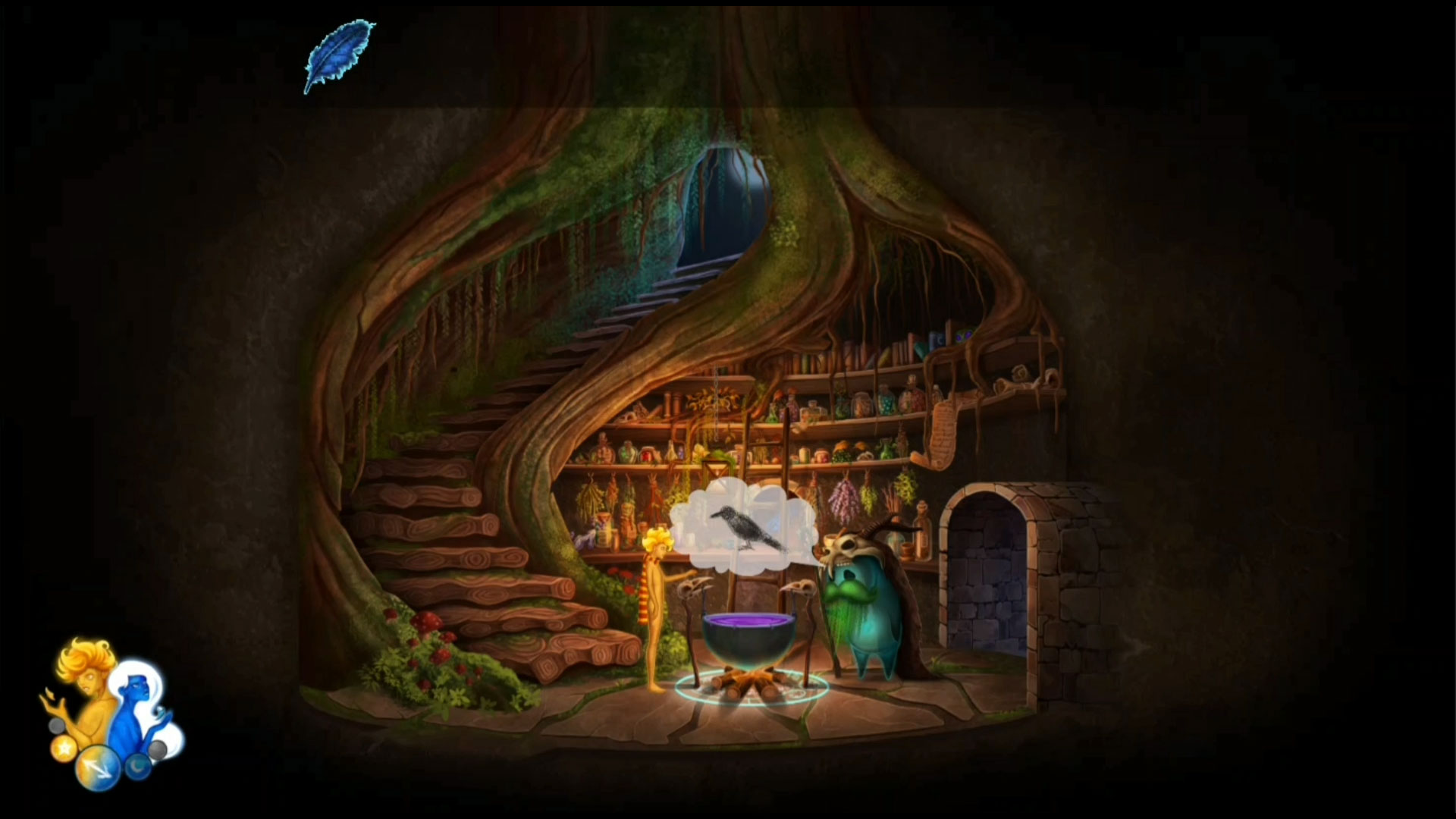
Task: Click the compass arrow orb
Action: click(98, 767)
